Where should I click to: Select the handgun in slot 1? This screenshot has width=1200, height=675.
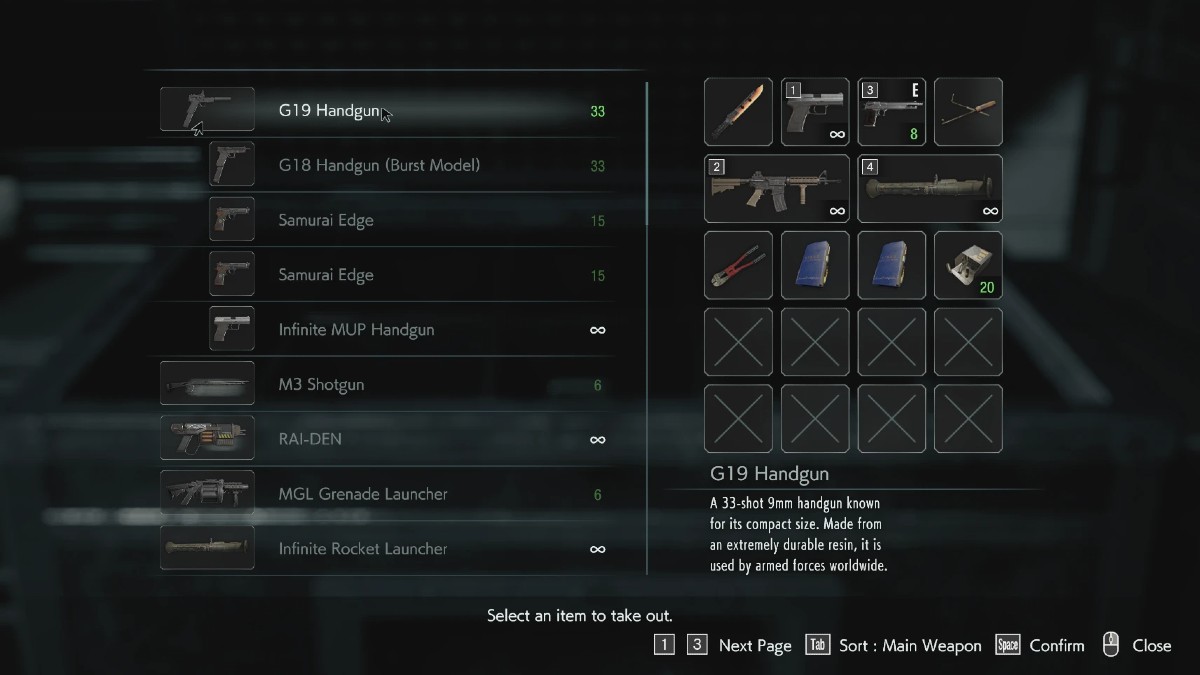tap(815, 112)
